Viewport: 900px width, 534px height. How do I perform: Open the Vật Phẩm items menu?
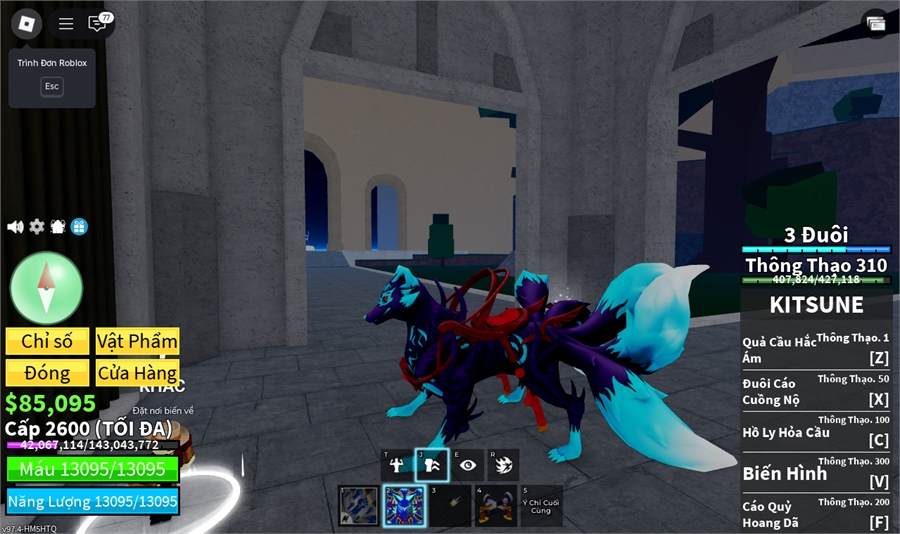click(138, 341)
